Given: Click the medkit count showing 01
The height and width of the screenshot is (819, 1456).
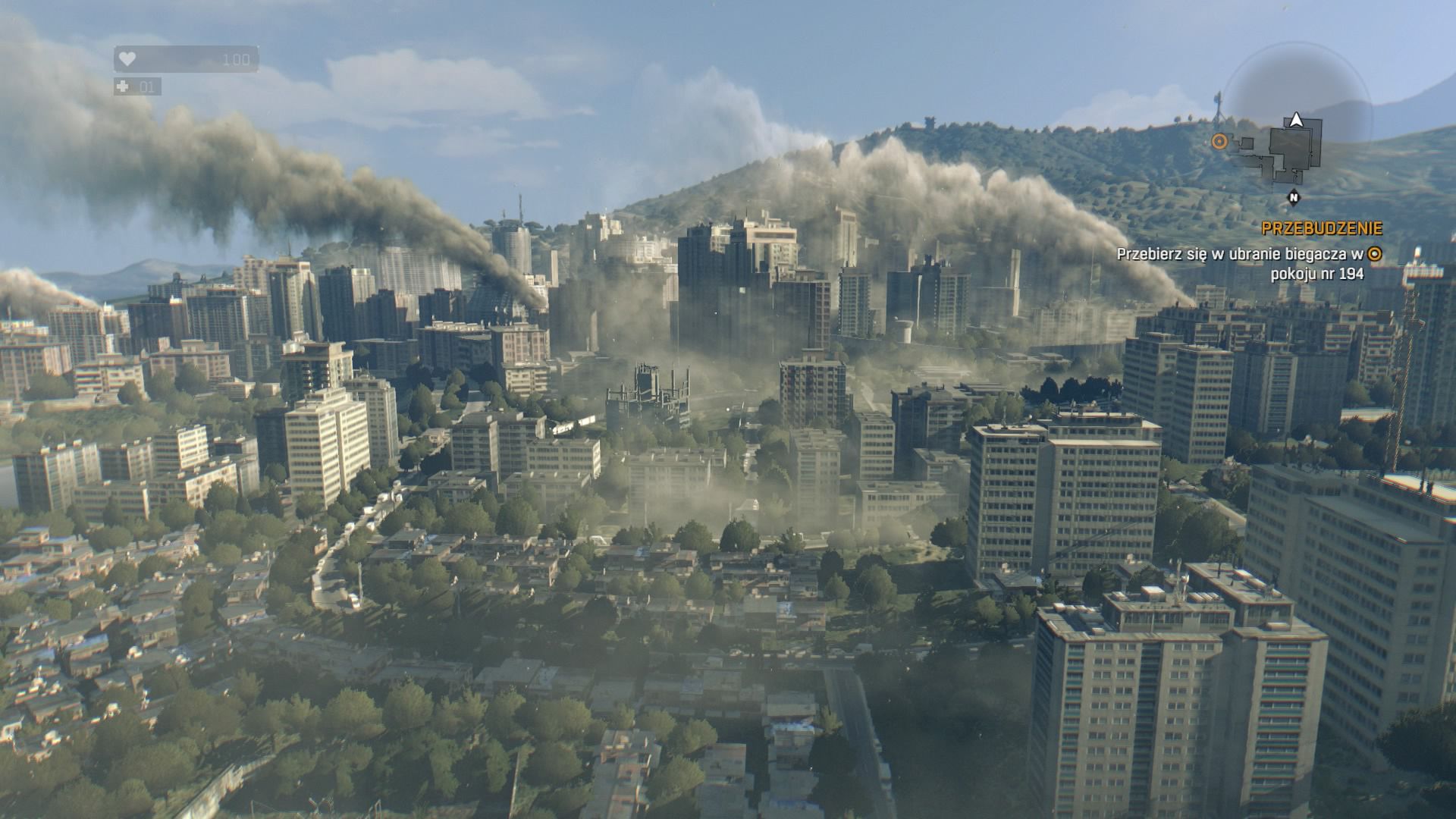Looking at the screenshot, I should pos(147,86).
